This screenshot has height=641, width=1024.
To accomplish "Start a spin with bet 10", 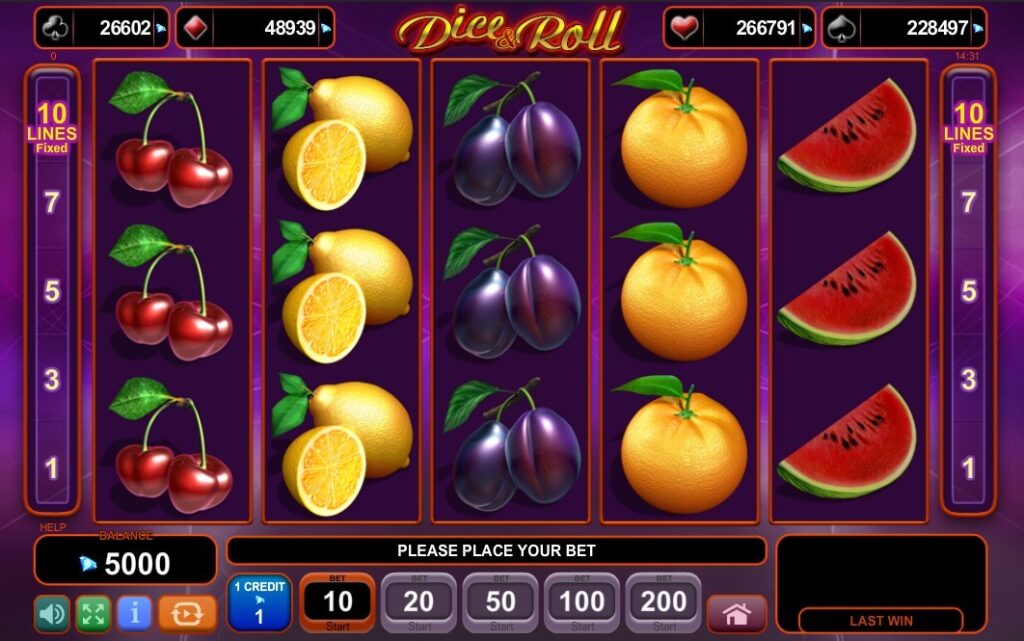I will tap(338, 602).
